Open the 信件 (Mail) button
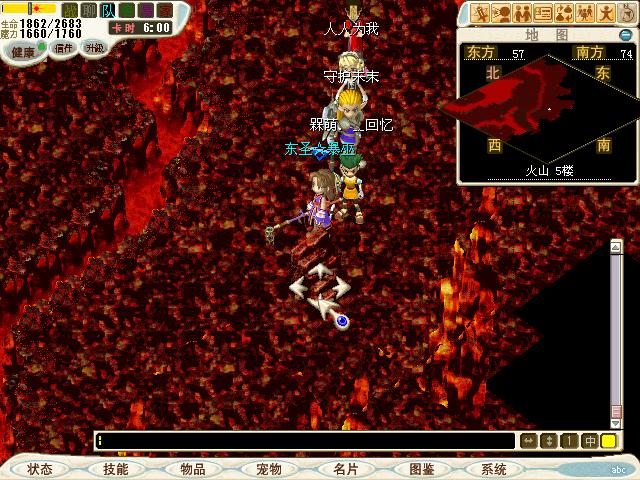The width and height of the screenshot is (640, 480). (65, 48)
